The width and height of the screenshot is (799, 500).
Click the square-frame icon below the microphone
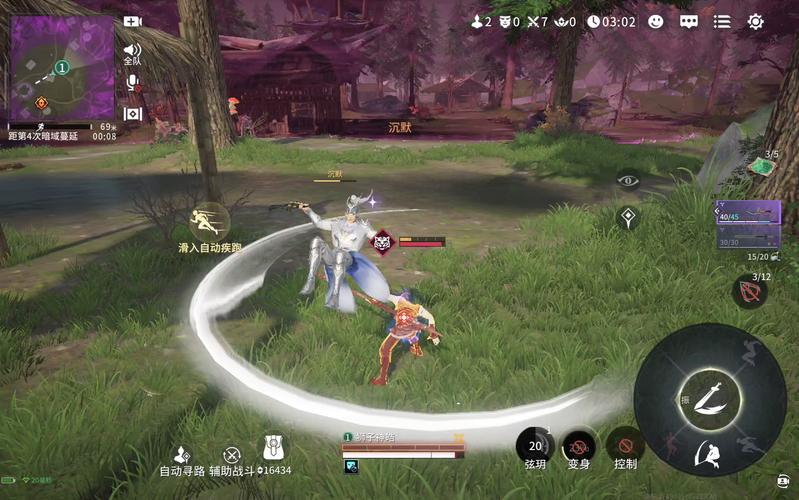(132, 114)
